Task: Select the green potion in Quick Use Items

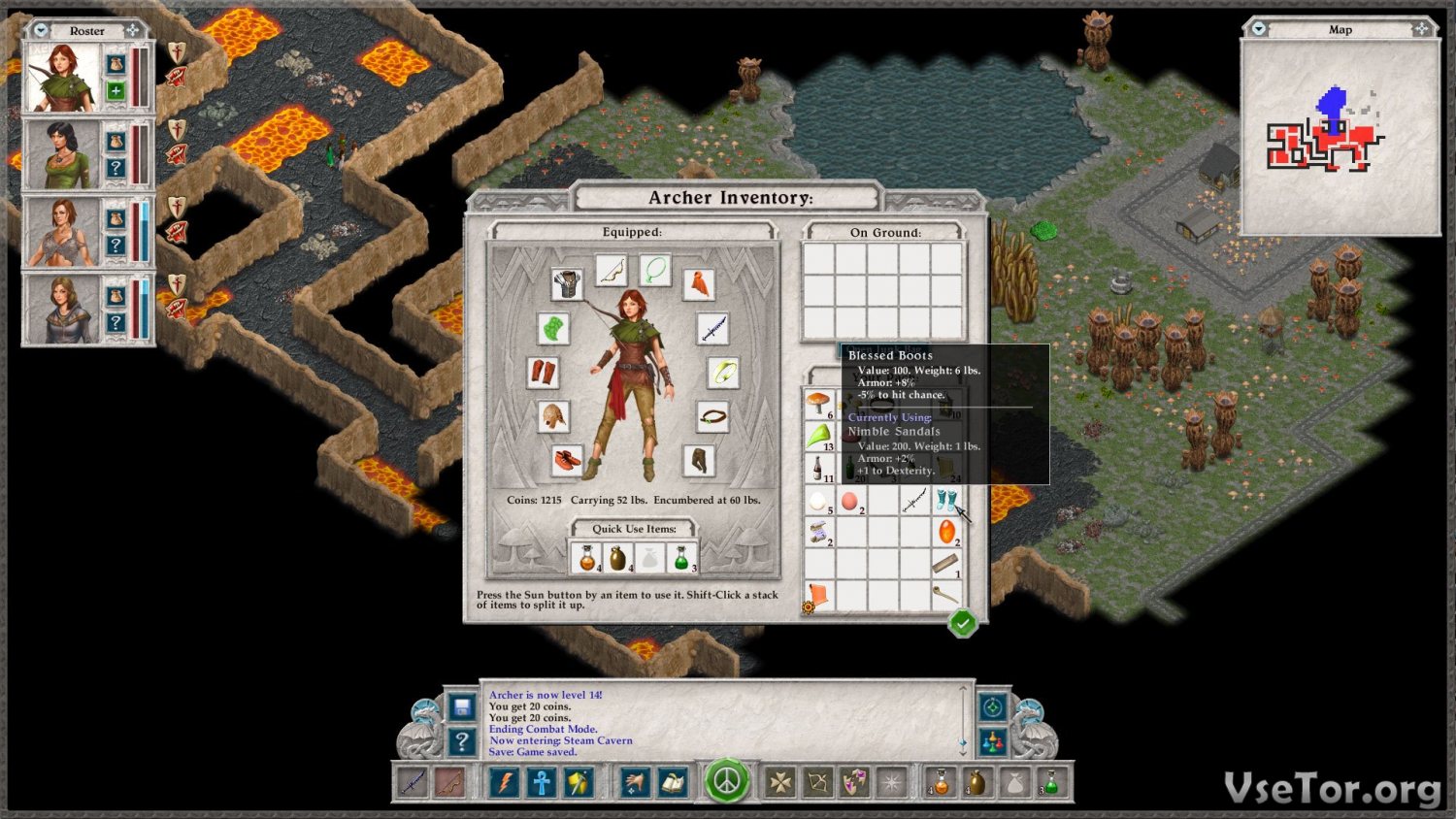Action: (x=681, y=558)
